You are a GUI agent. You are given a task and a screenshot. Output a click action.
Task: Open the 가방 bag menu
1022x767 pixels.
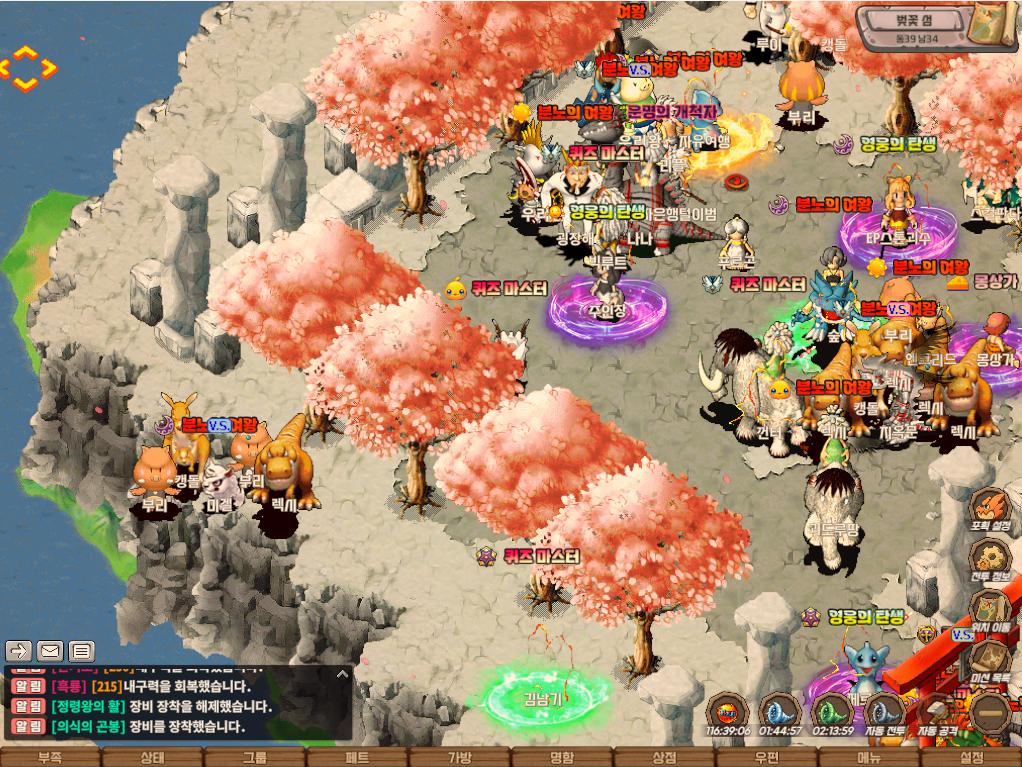(x=459, y=757)
